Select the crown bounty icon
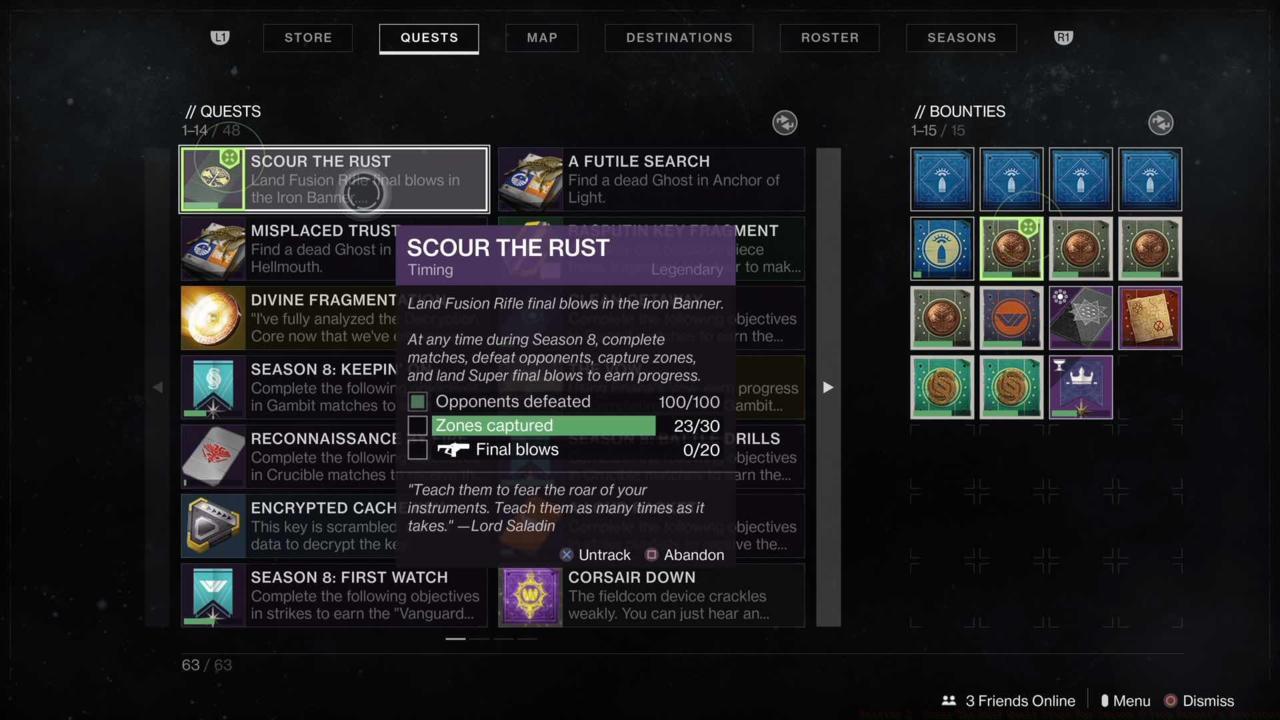The width and height of the screenshot is (1280, 720). coord(1080,387)
